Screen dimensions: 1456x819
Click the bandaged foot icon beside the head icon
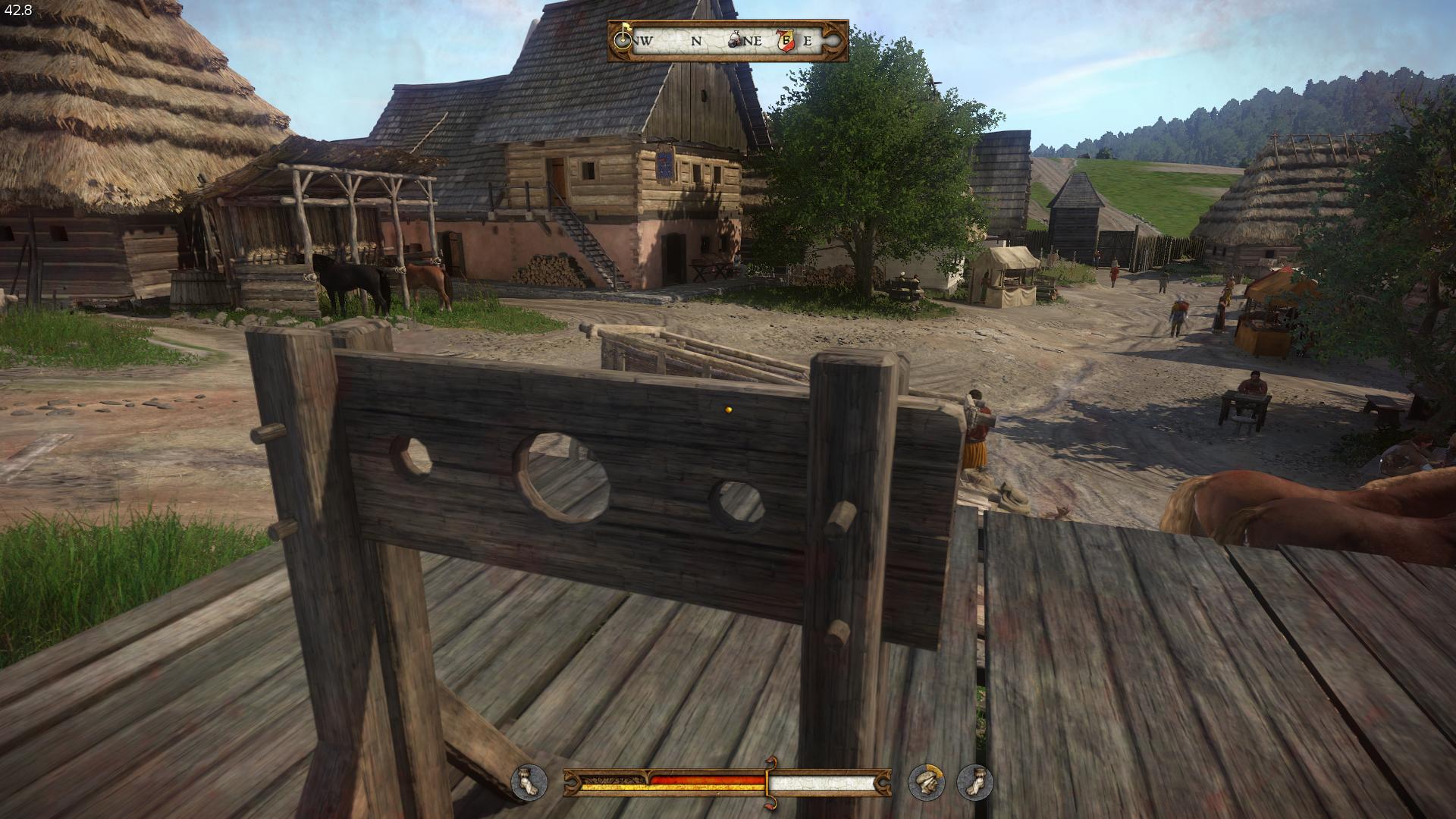coord(974,782)
